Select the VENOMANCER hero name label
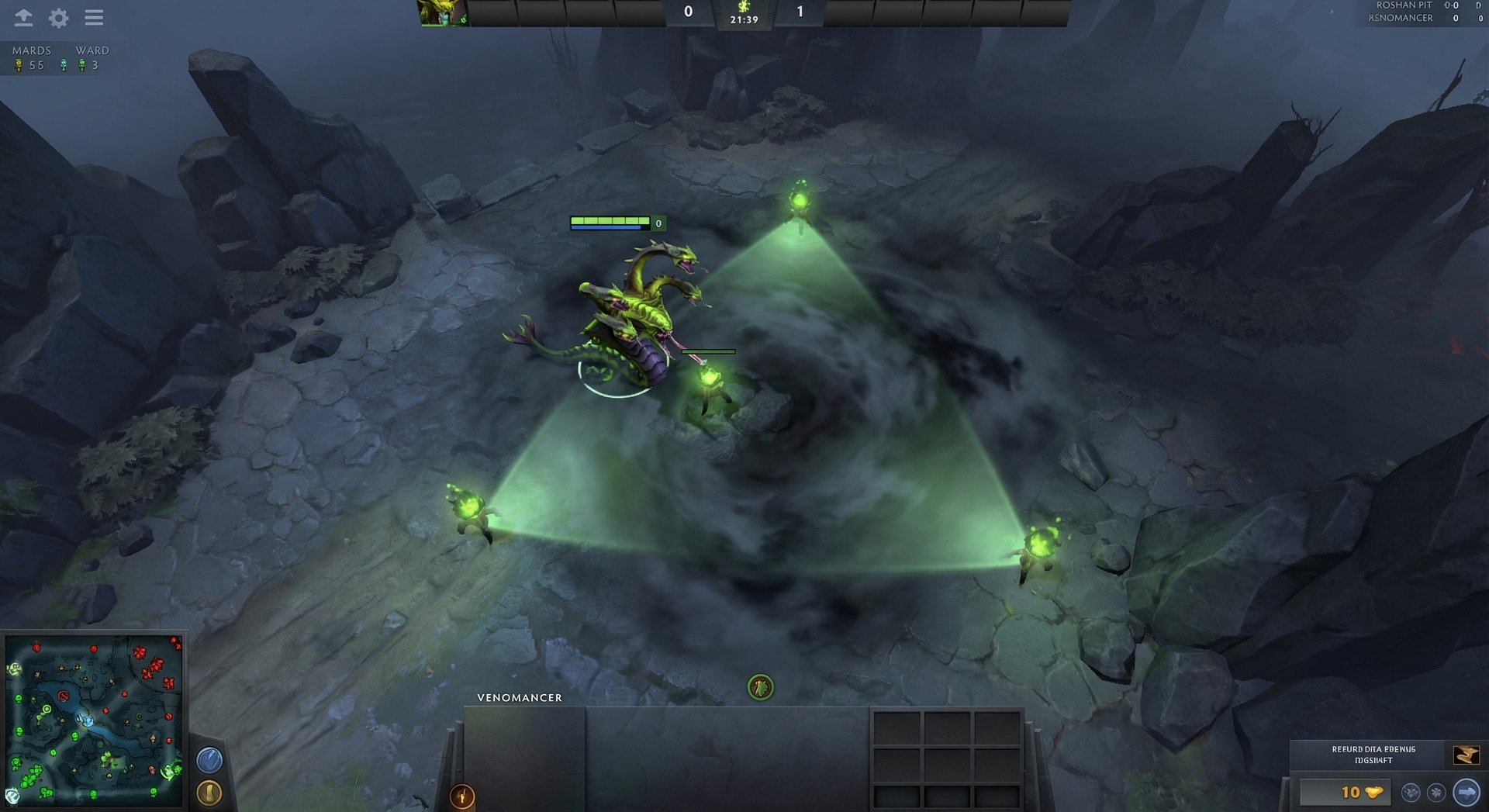 [x=518, y=697]
